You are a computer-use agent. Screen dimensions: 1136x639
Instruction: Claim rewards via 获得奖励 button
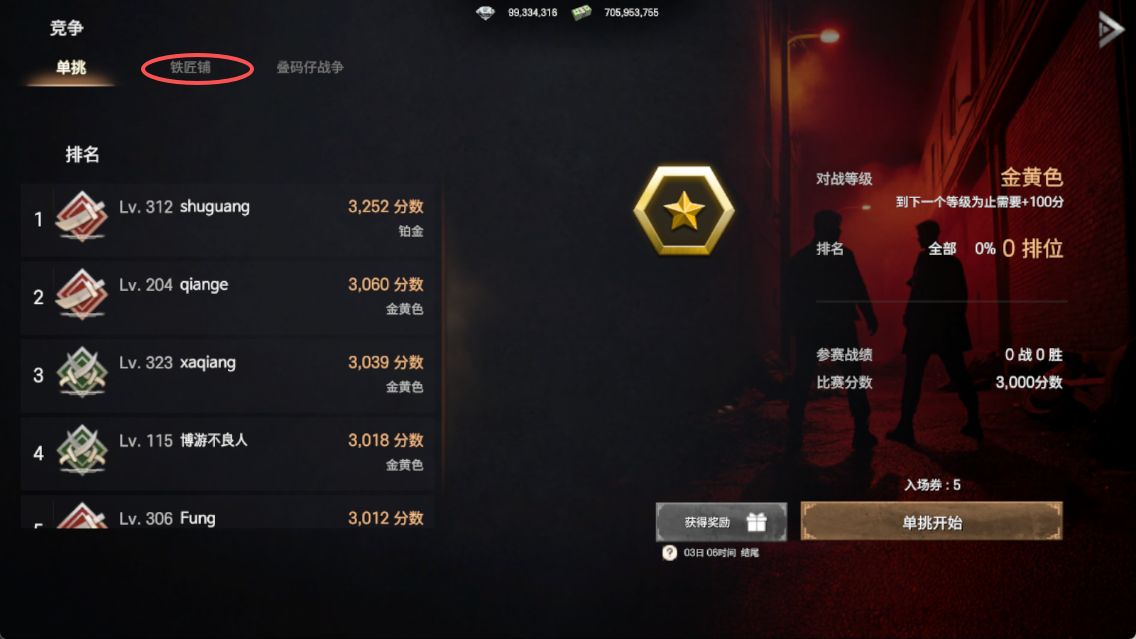click(x=721, y=522)
